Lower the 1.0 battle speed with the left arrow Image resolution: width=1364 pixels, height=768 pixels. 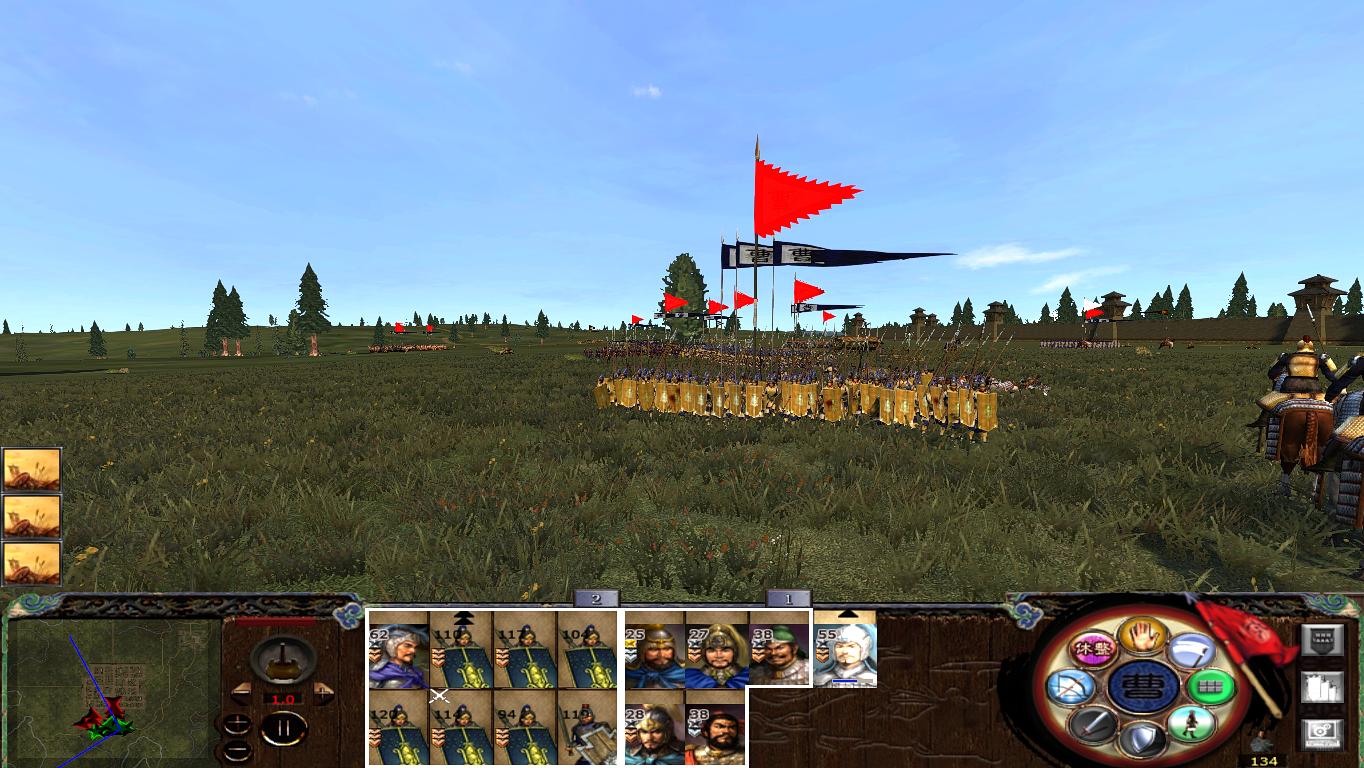pos(242,692)
